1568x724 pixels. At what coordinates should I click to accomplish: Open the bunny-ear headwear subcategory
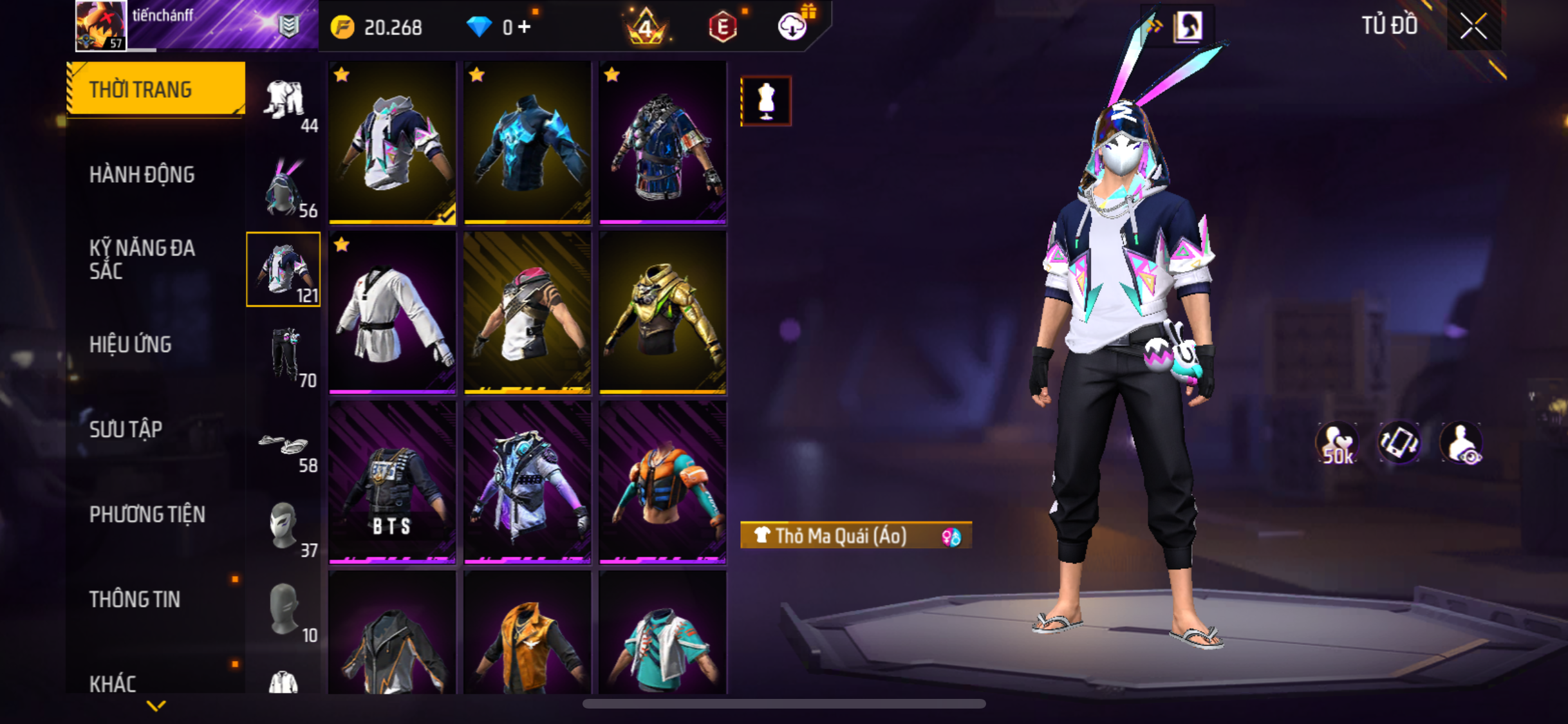[x=284, y=187]
